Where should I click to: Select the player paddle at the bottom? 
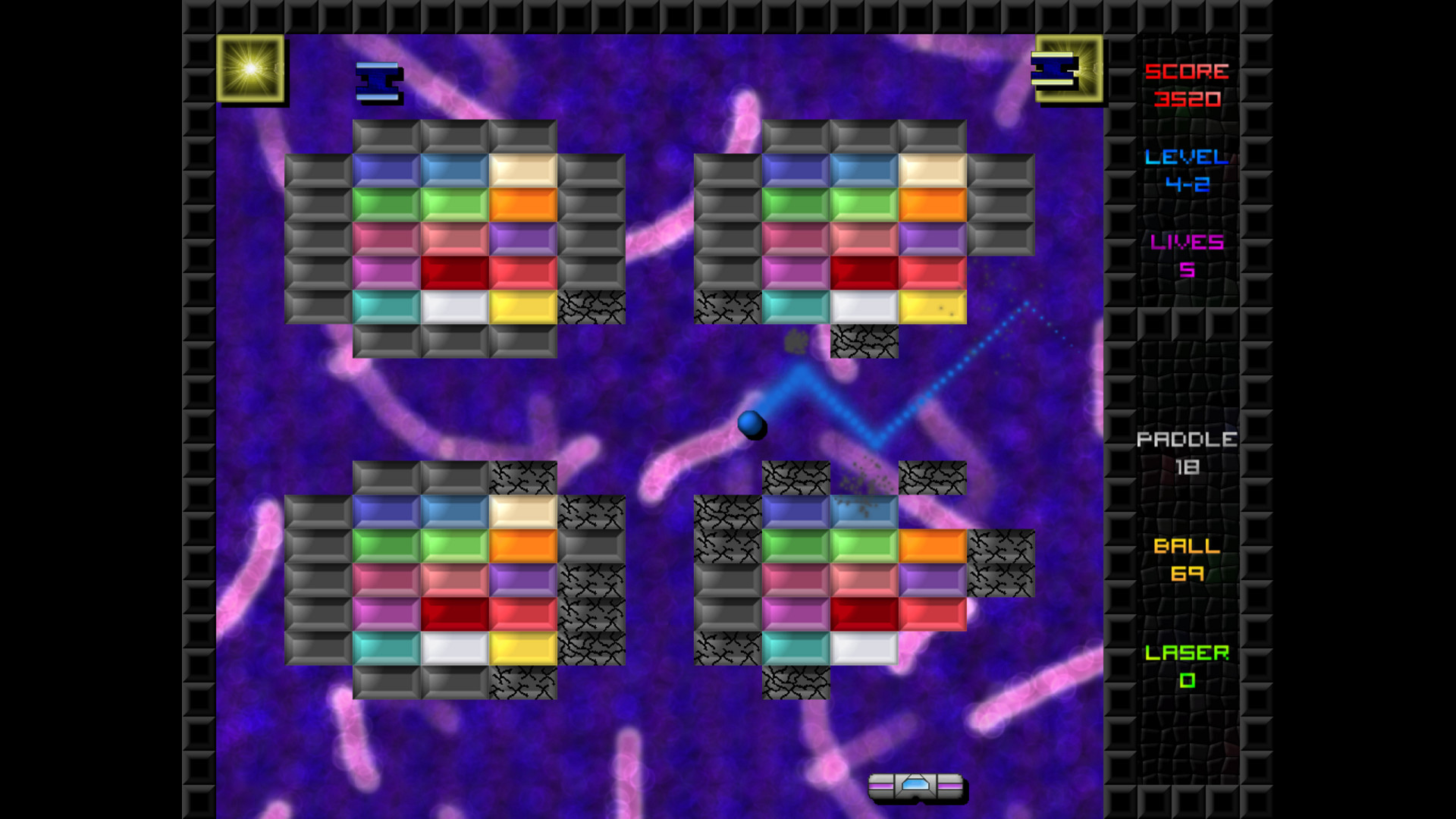coord(918,787)
